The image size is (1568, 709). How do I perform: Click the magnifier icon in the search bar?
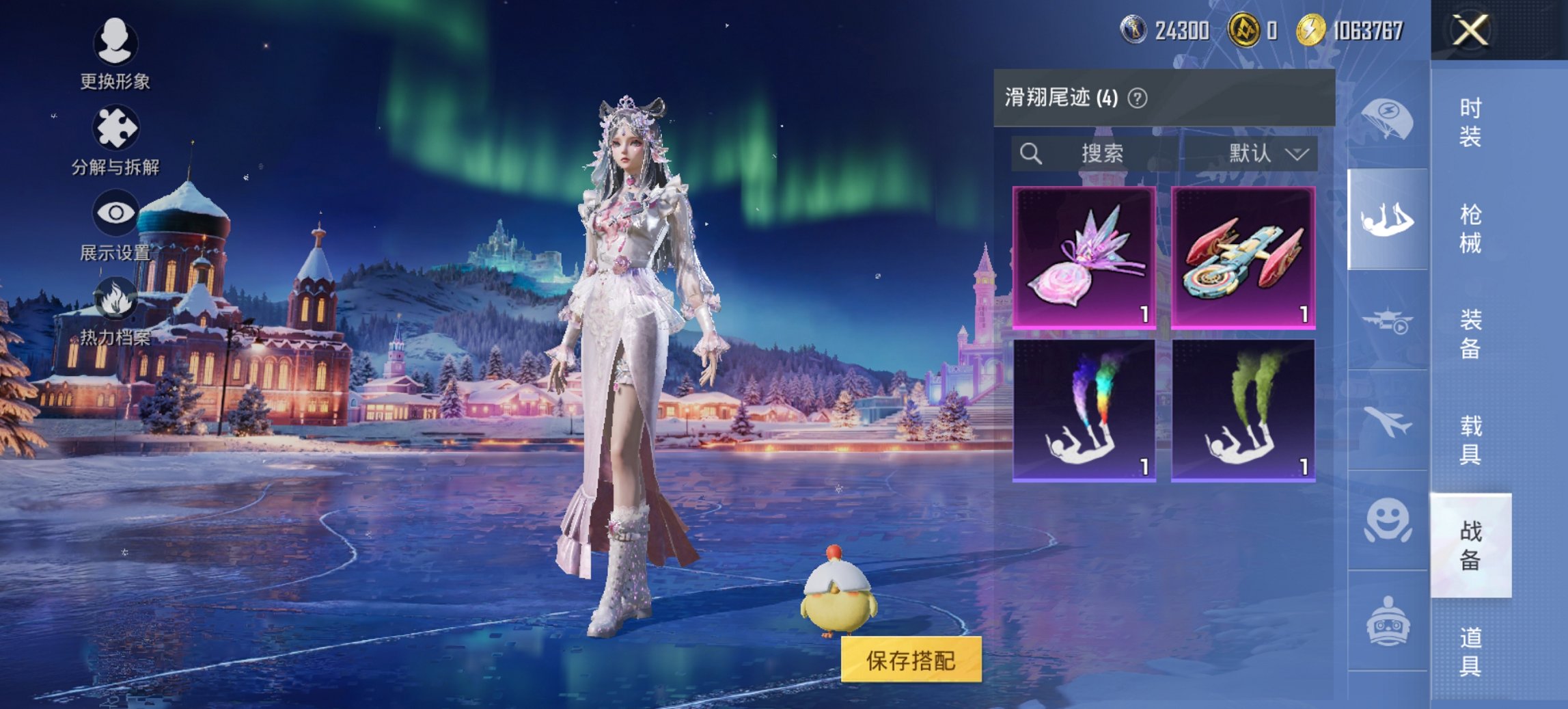click(x=1030, y=153)
